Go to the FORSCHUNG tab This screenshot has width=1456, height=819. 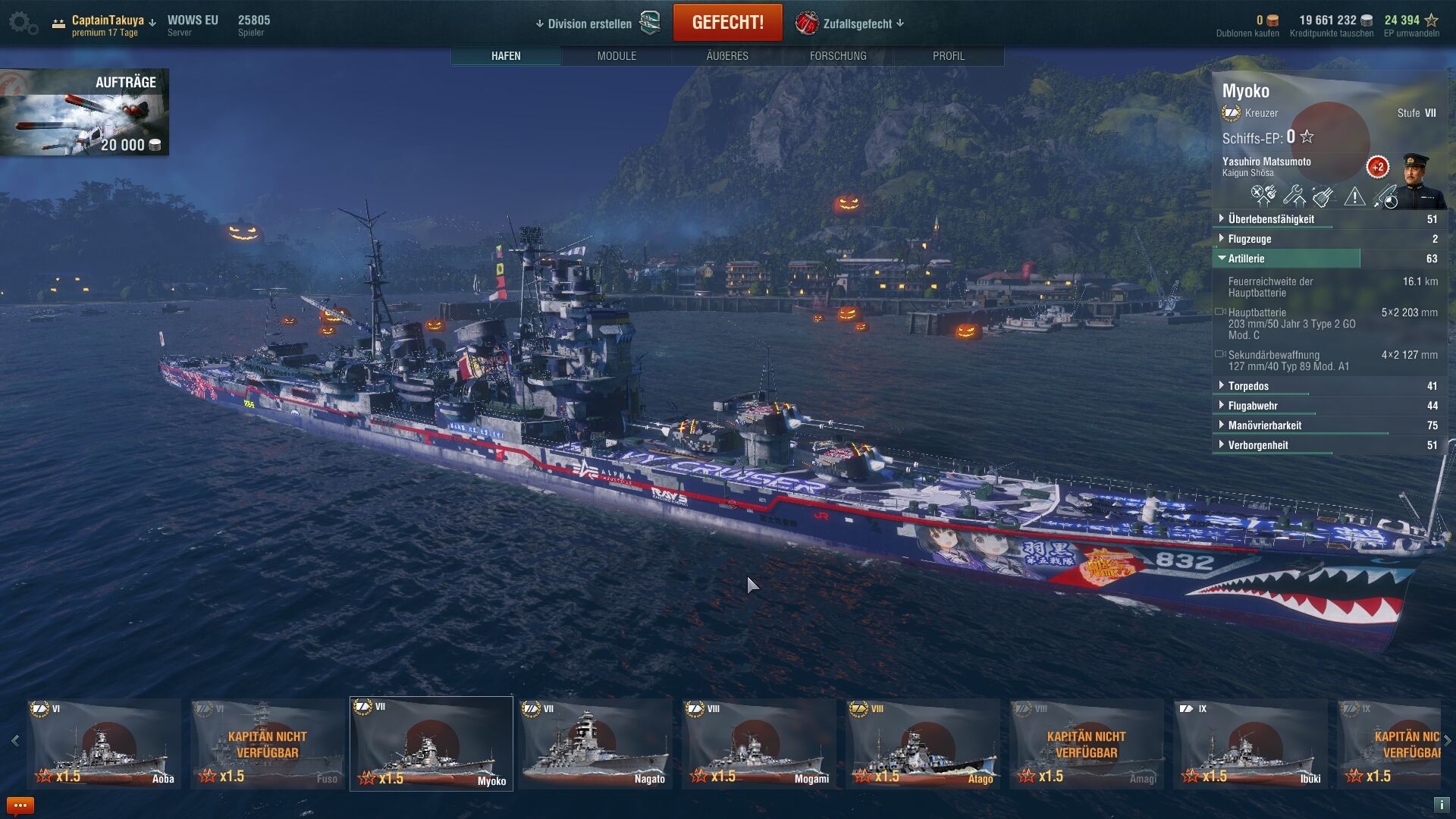(x=838, y=56)
